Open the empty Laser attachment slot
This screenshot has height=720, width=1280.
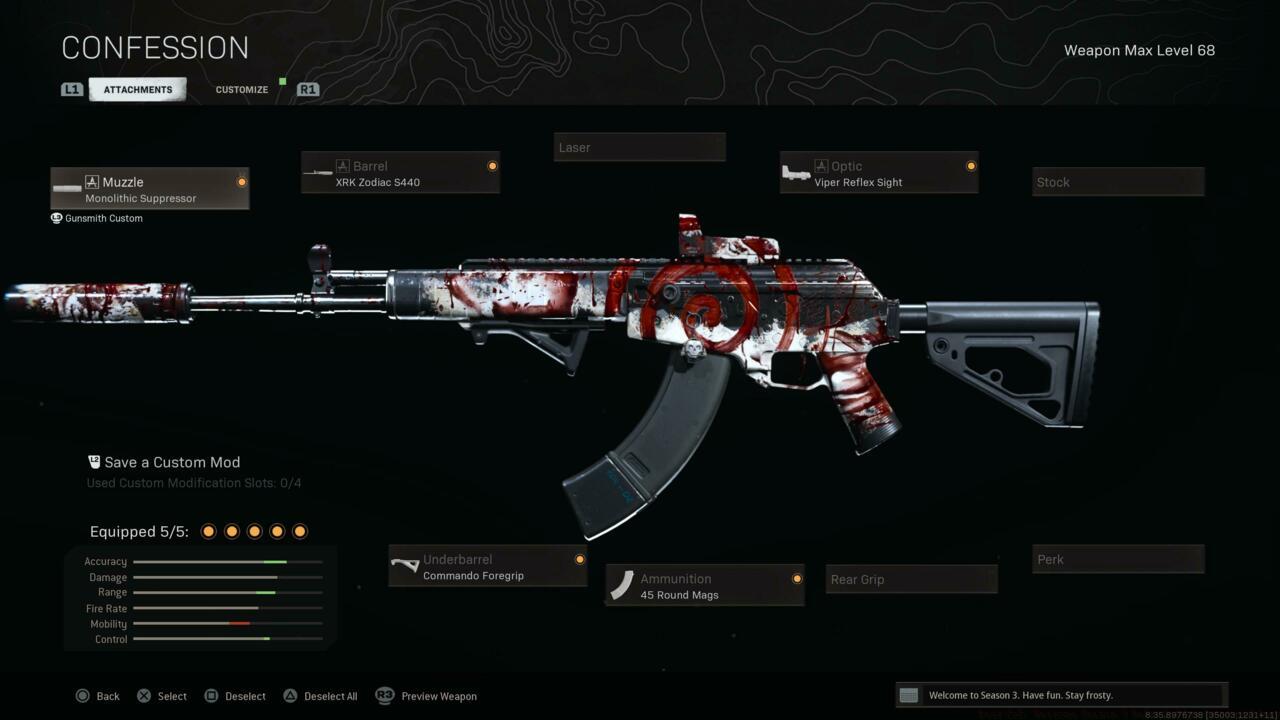coord(639,148)
